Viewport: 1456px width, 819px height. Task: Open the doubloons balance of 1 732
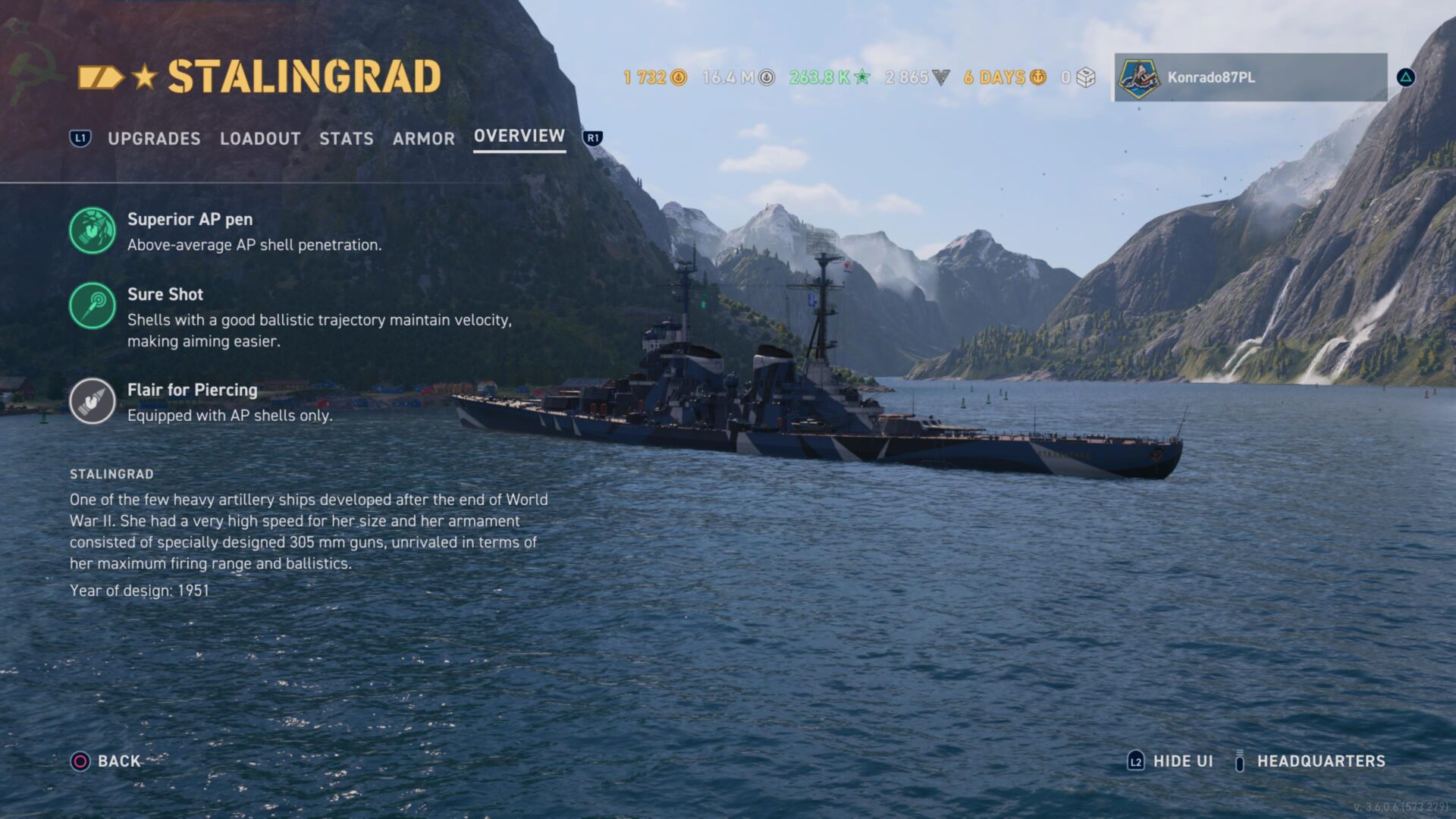pyautogui.click(x=654, y=77)
